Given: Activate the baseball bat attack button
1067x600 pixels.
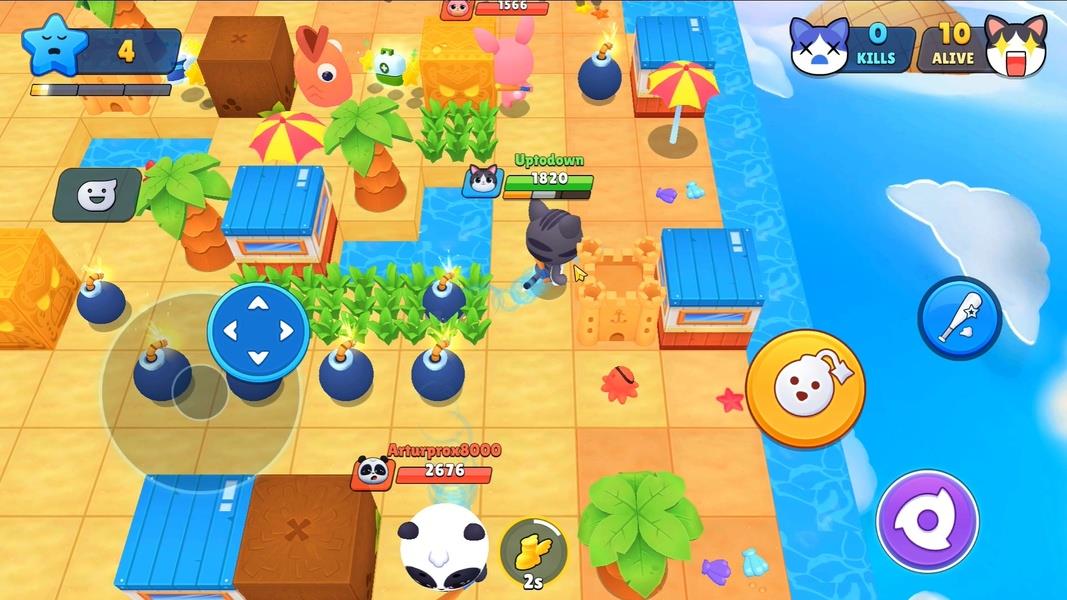Looking at the screenshot, I should click(x=959, y=317).
